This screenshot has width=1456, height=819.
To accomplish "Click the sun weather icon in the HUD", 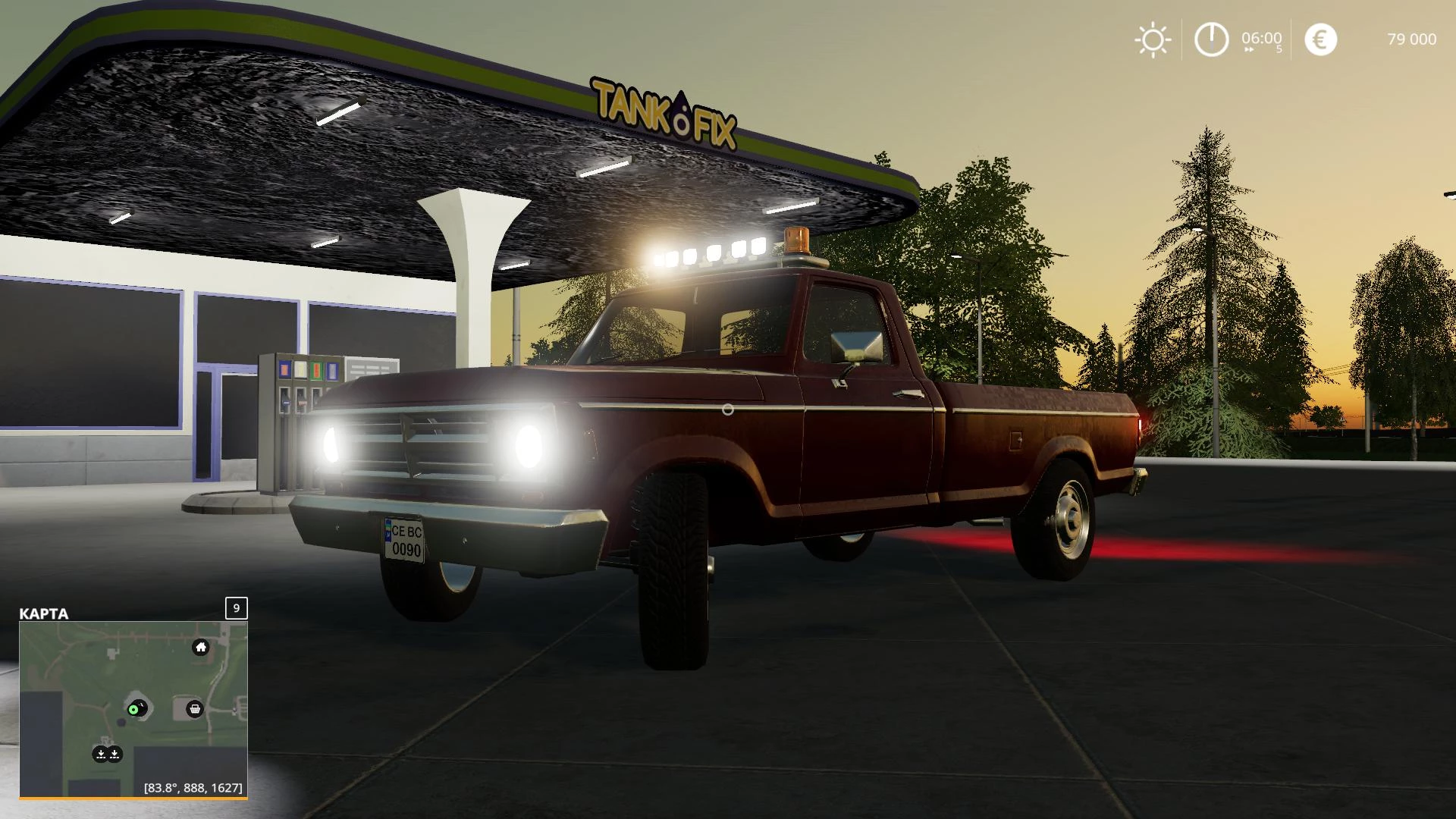I will tap(1152, 39).
